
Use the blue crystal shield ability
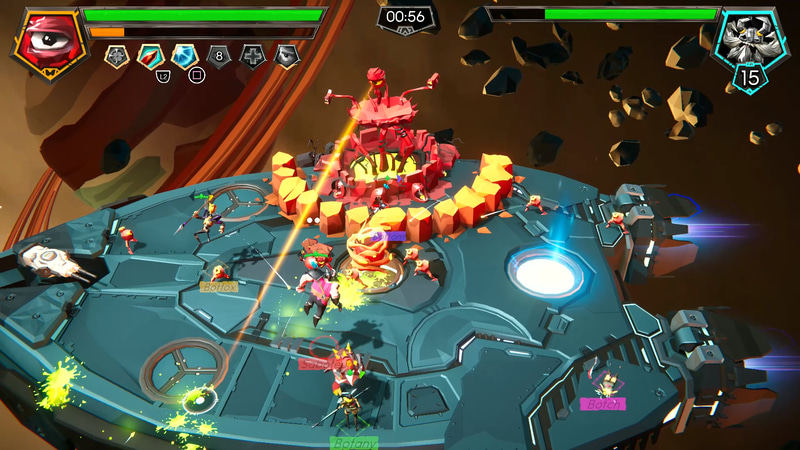[x=184, y=56]
